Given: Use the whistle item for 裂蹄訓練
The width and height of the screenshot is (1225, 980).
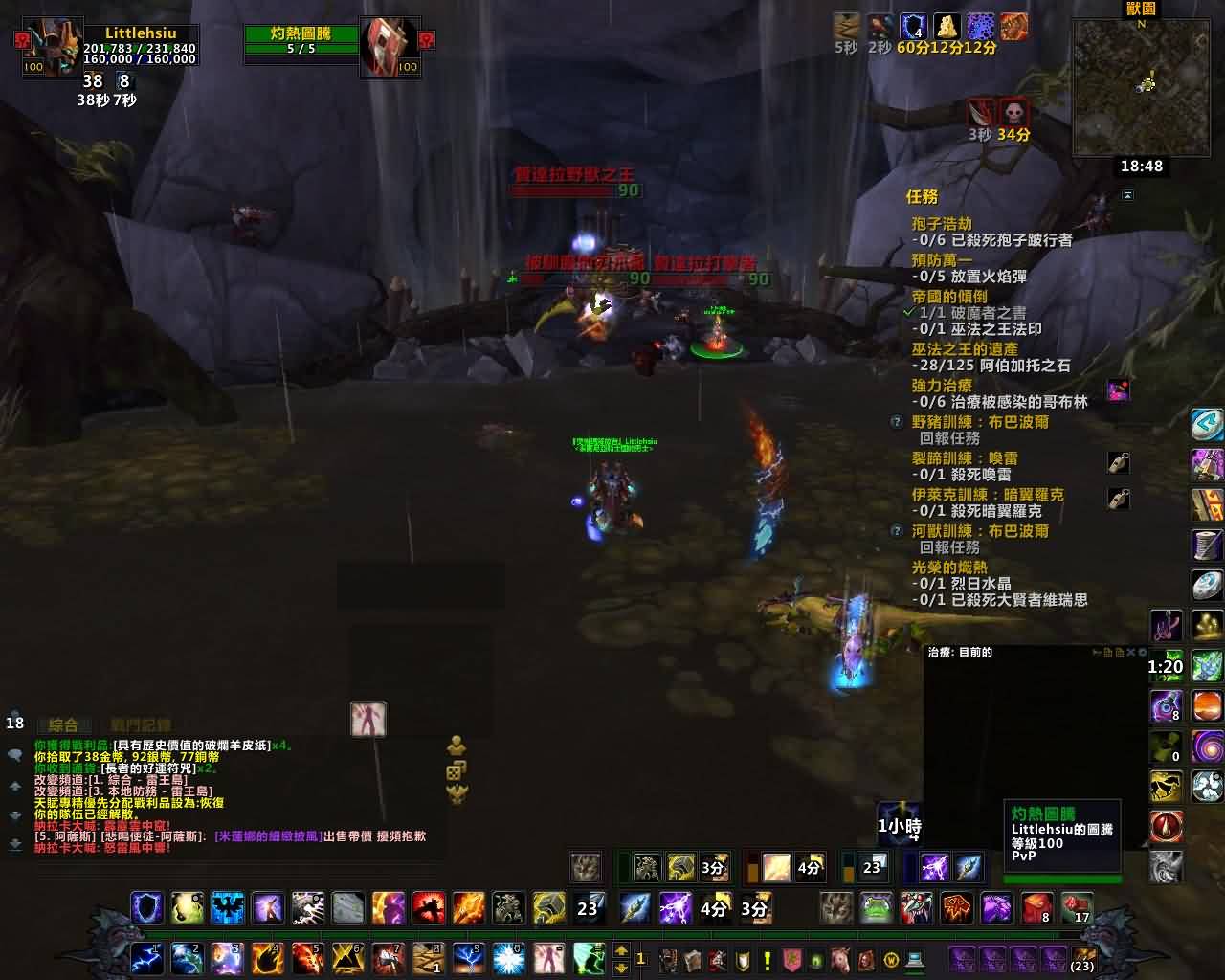Looking at the screenshot, I should 1118,463.
